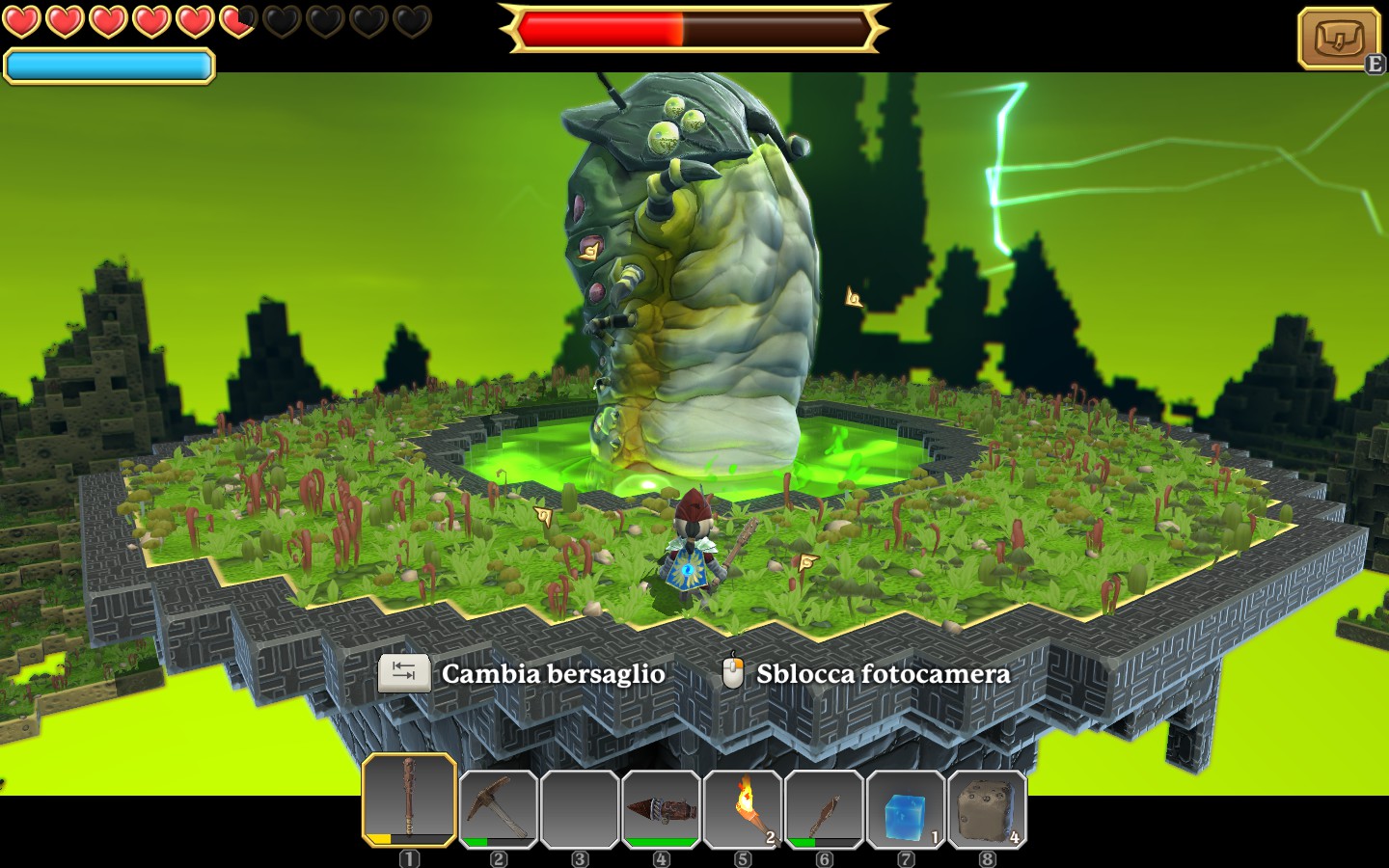Select the blue cube block slot
The width and height of the screenshot is (1389, 868).
(905, 809)
